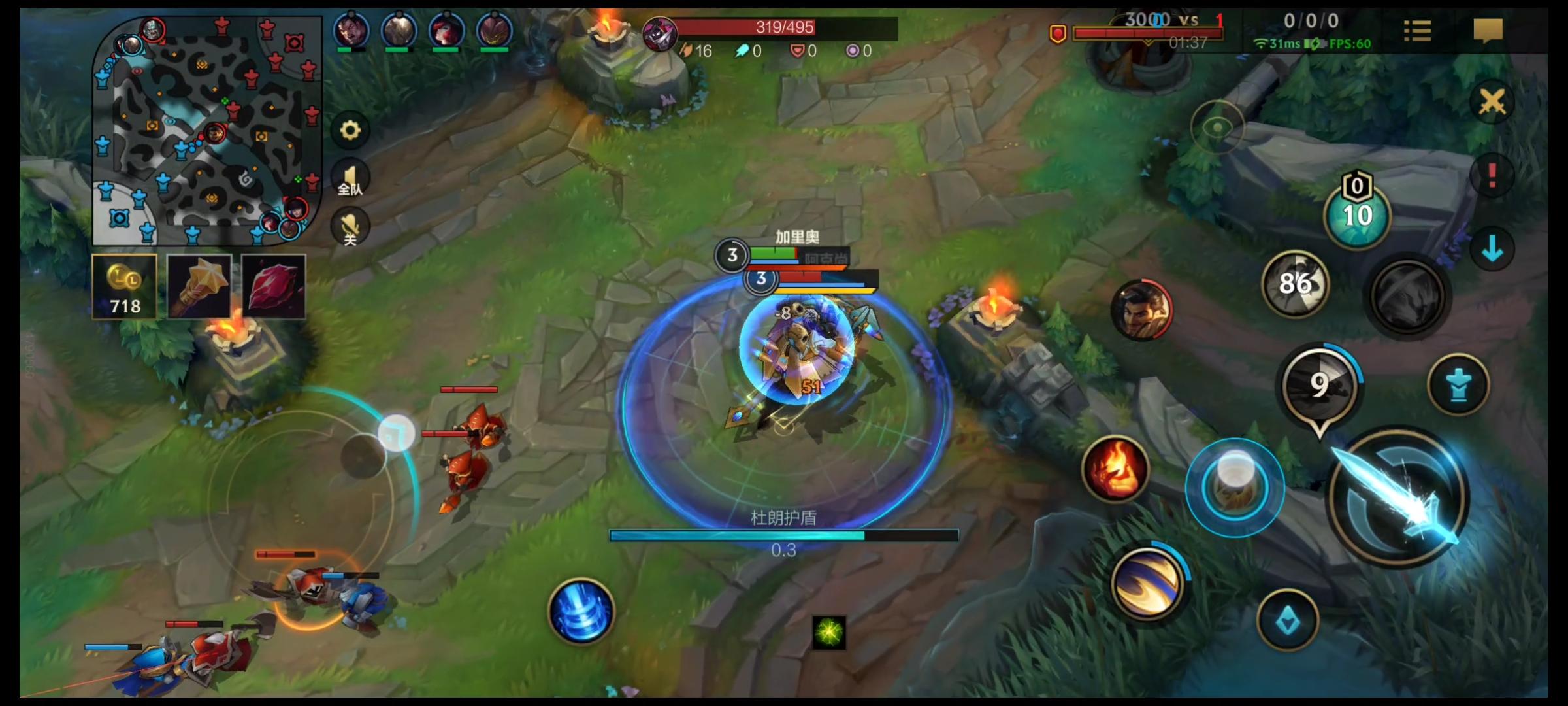This screenshot has width=1568, height=706.
Task: Tap the basic attack sword button
Action: 1398,497
